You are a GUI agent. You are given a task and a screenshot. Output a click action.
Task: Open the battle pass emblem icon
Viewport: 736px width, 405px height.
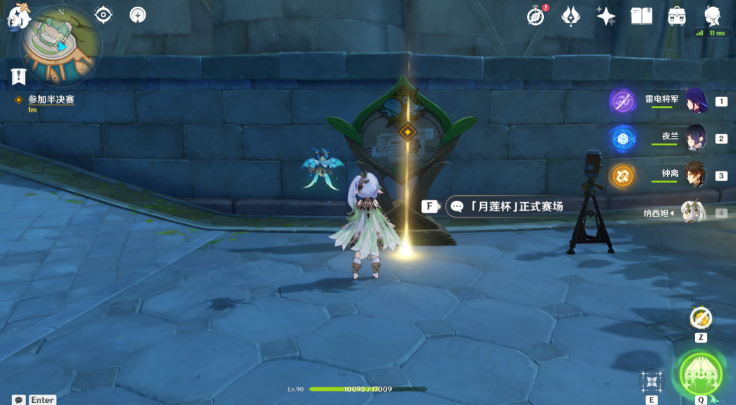pos(571,15)
